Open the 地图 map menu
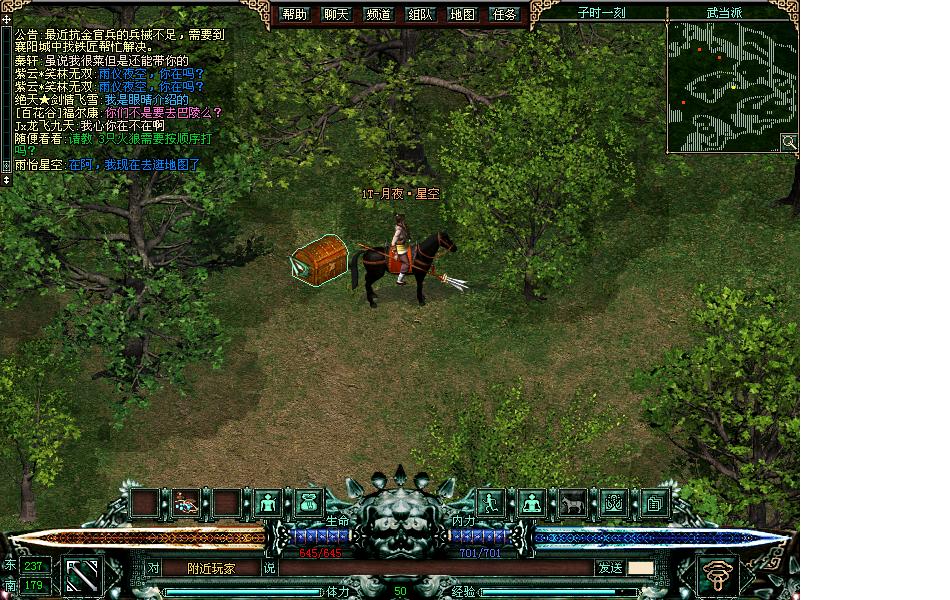This screenshot has height=600, width=950. click(x=463, y=14)
